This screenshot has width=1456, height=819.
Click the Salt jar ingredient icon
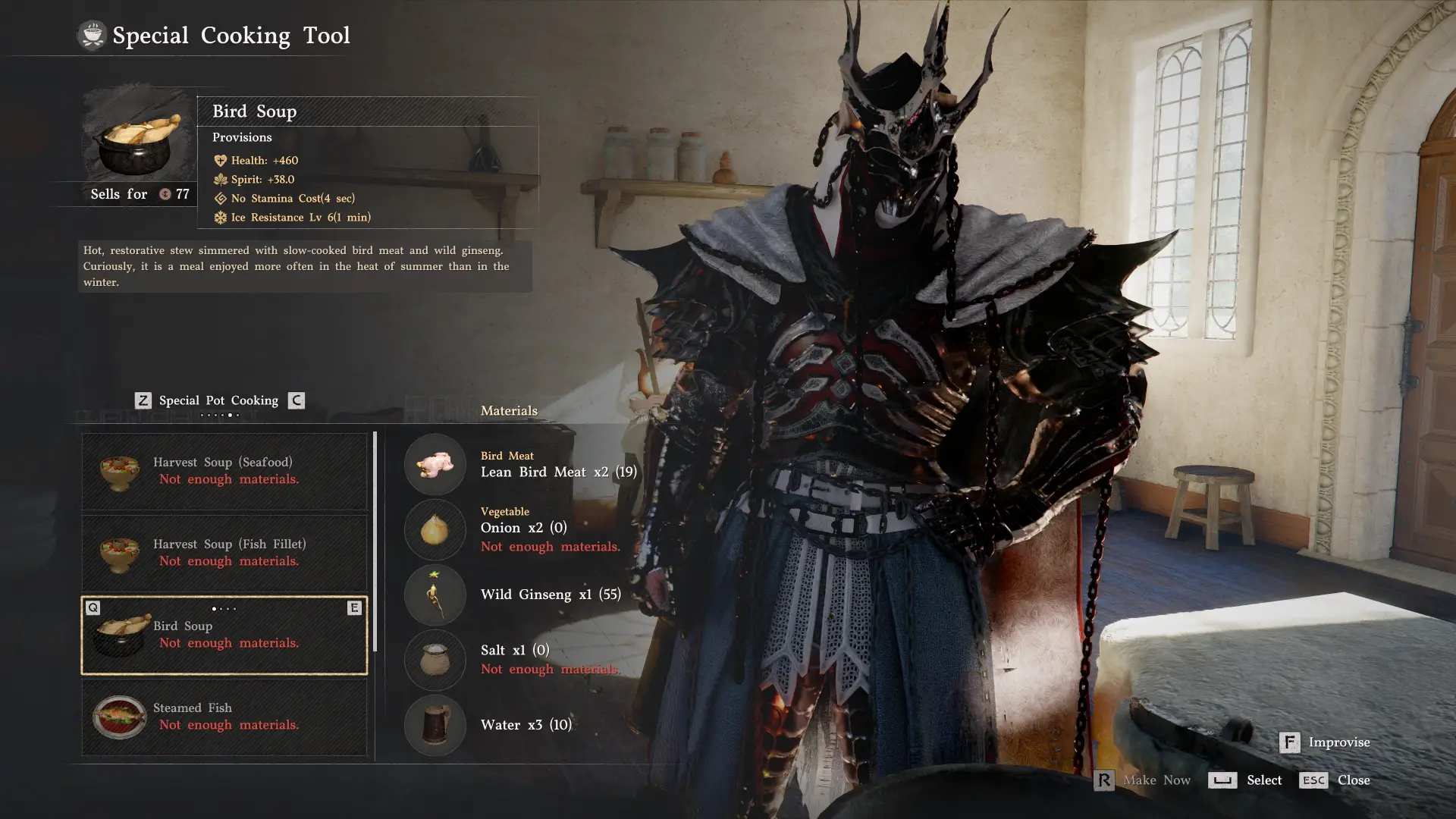pyautogui.click(x=435, y=660)
